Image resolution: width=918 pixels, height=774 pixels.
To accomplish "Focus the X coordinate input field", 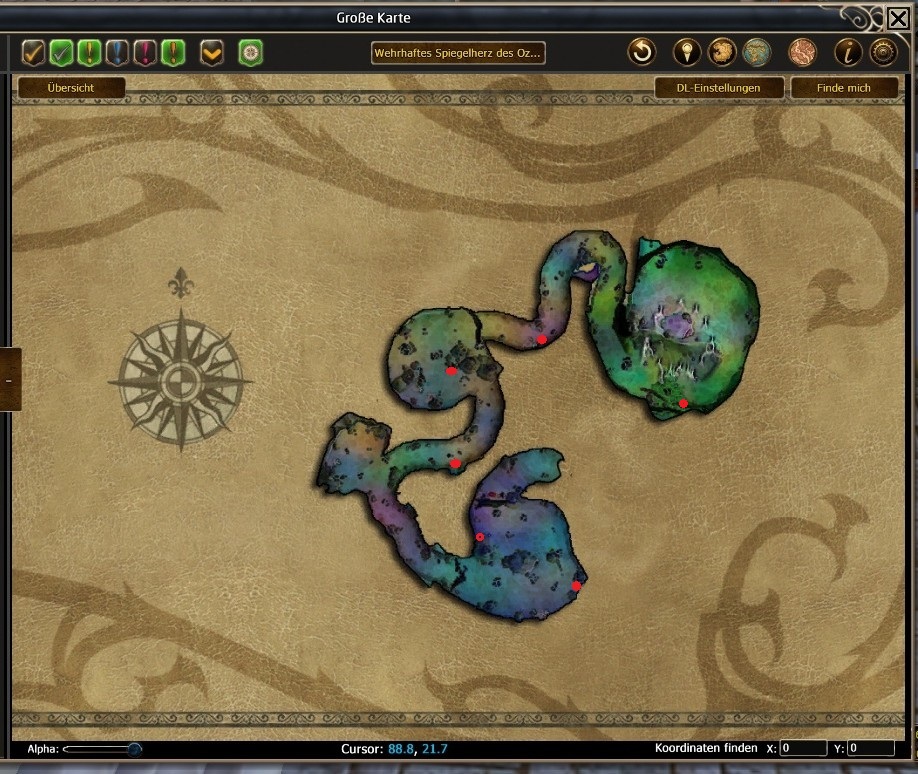I will pyautogui.click(x=802, y=748).
